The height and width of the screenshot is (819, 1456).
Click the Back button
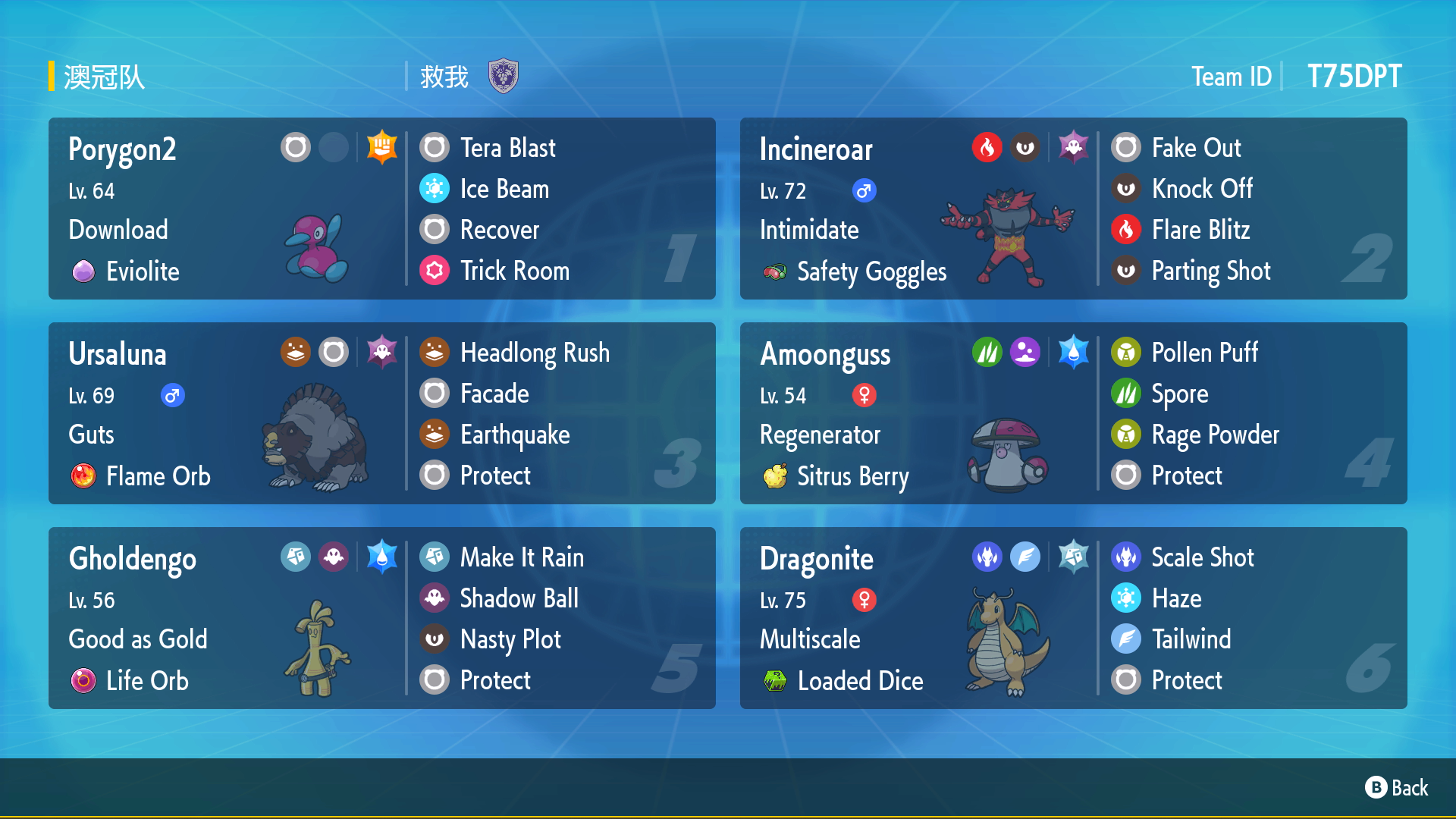tap(1397, 788)
